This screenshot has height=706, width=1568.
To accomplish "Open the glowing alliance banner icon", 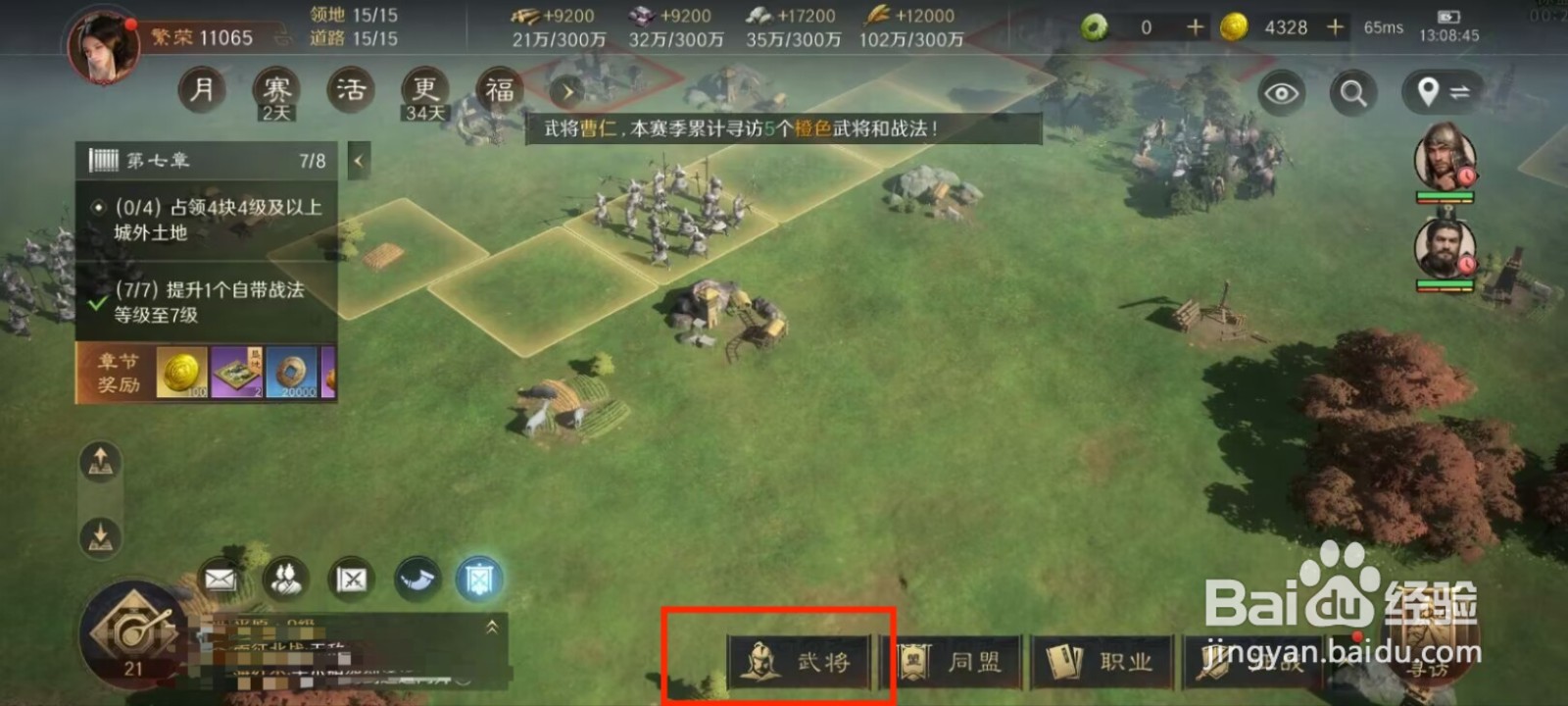I will tap(479, 578).
